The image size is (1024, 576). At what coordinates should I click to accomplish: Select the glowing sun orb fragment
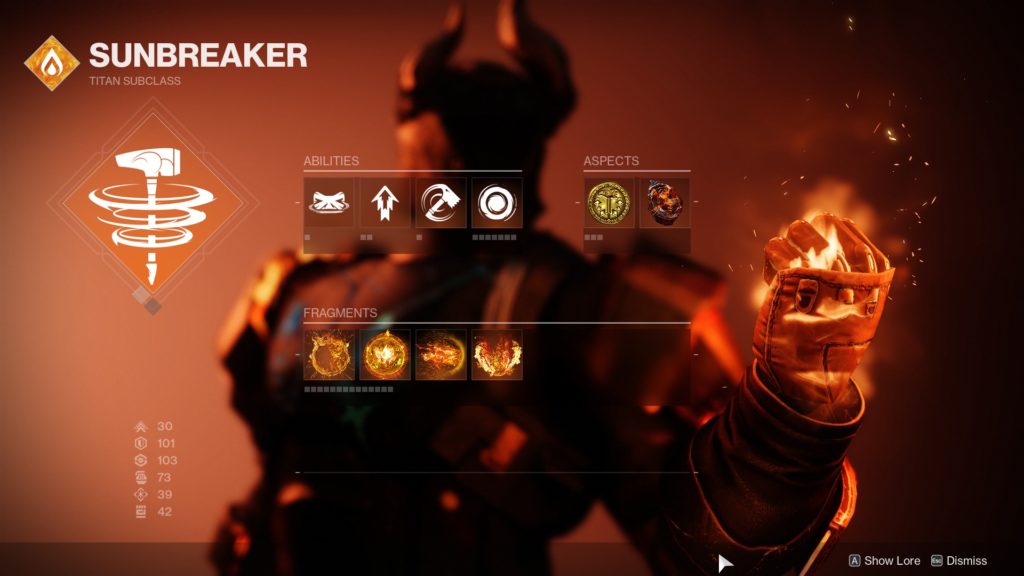coord(385,355)
